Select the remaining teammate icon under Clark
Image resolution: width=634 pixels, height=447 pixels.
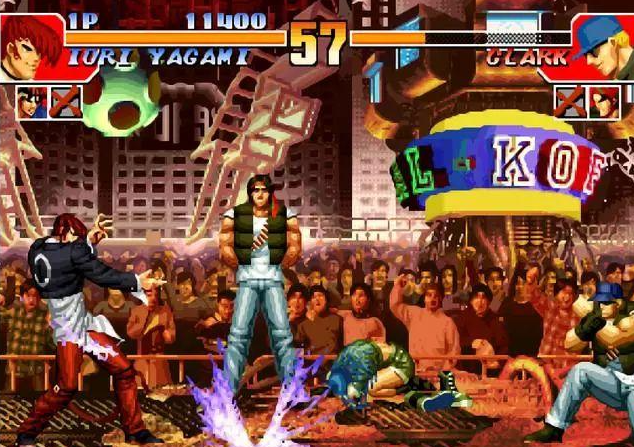(604, 100)
